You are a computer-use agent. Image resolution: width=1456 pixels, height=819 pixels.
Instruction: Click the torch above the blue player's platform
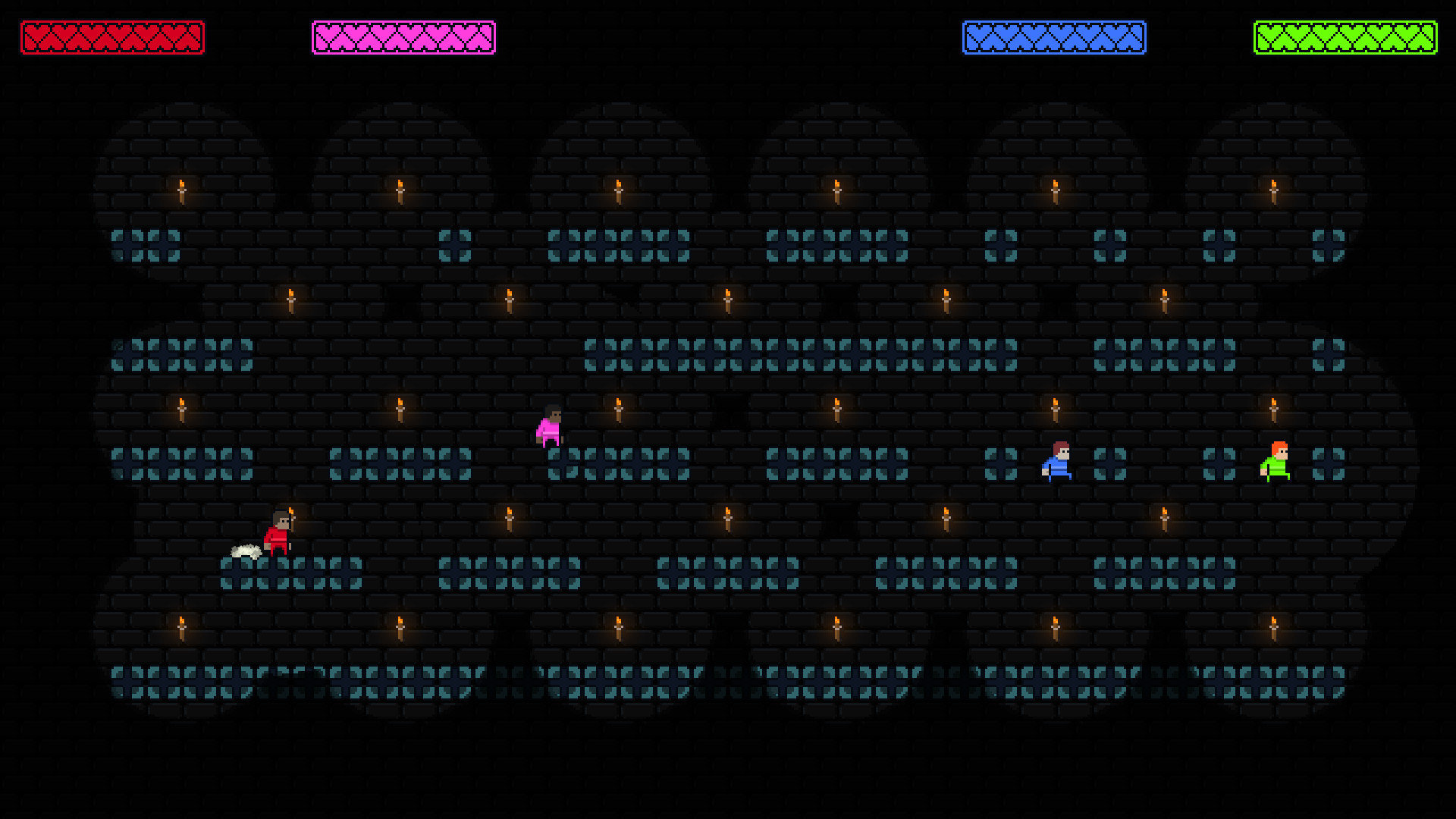tap(1054, 409)
